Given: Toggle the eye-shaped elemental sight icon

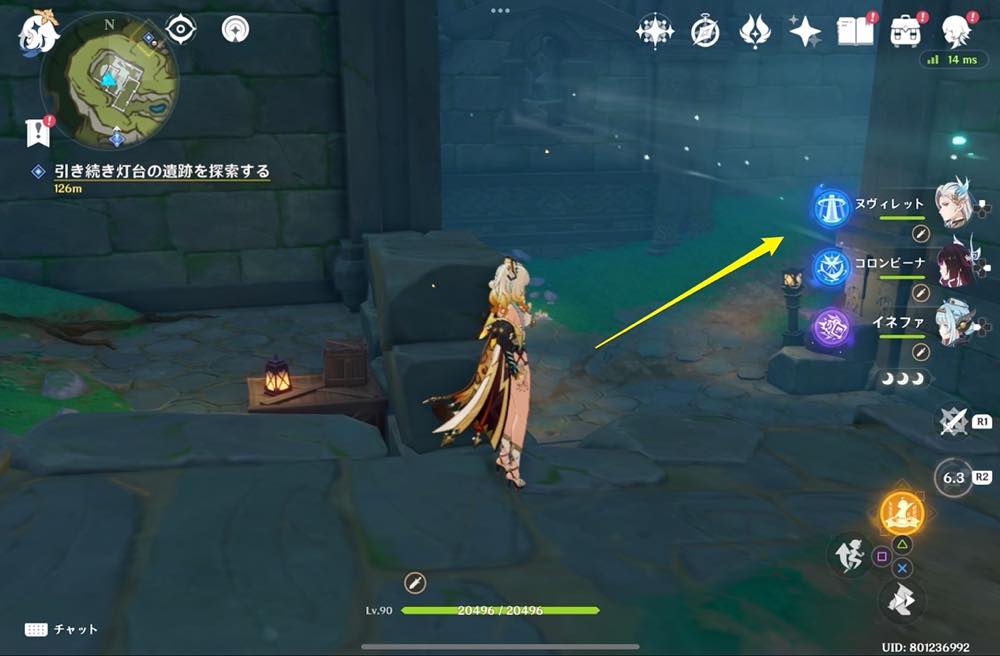Looking at the screenshot, I should click(x=180, y=29).
